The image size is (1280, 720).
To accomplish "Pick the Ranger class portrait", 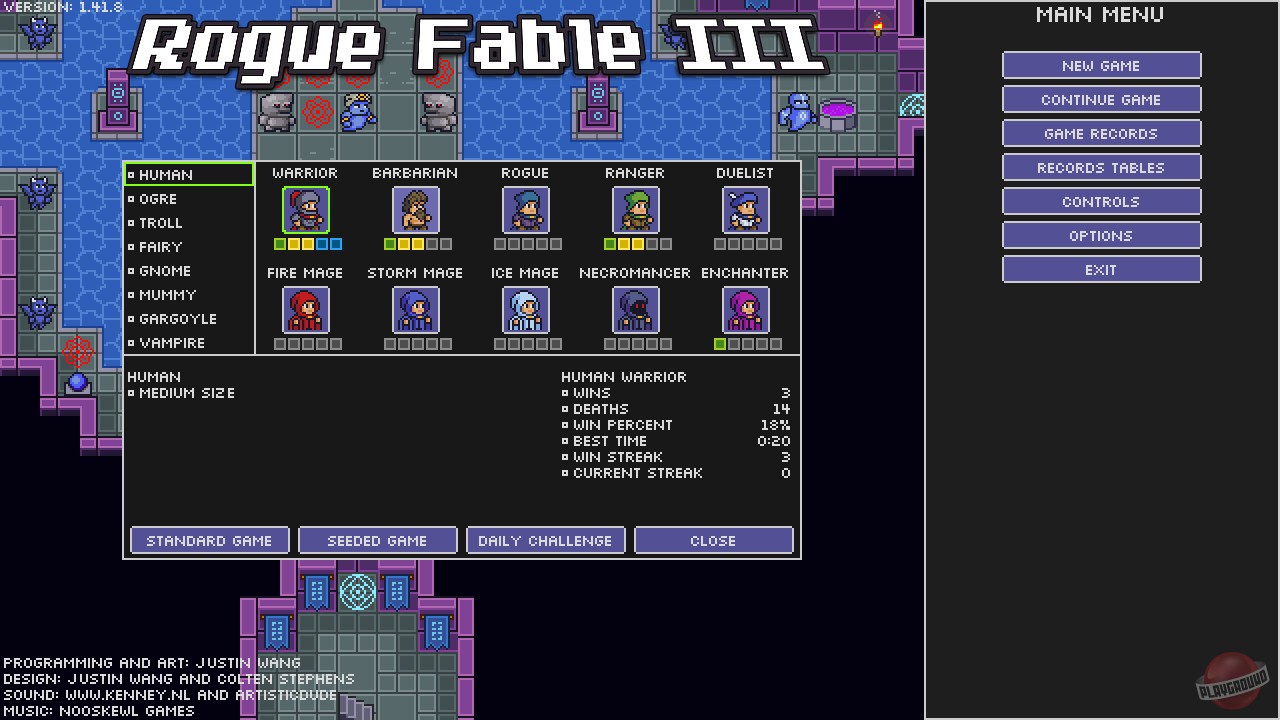I will [635, 210].
